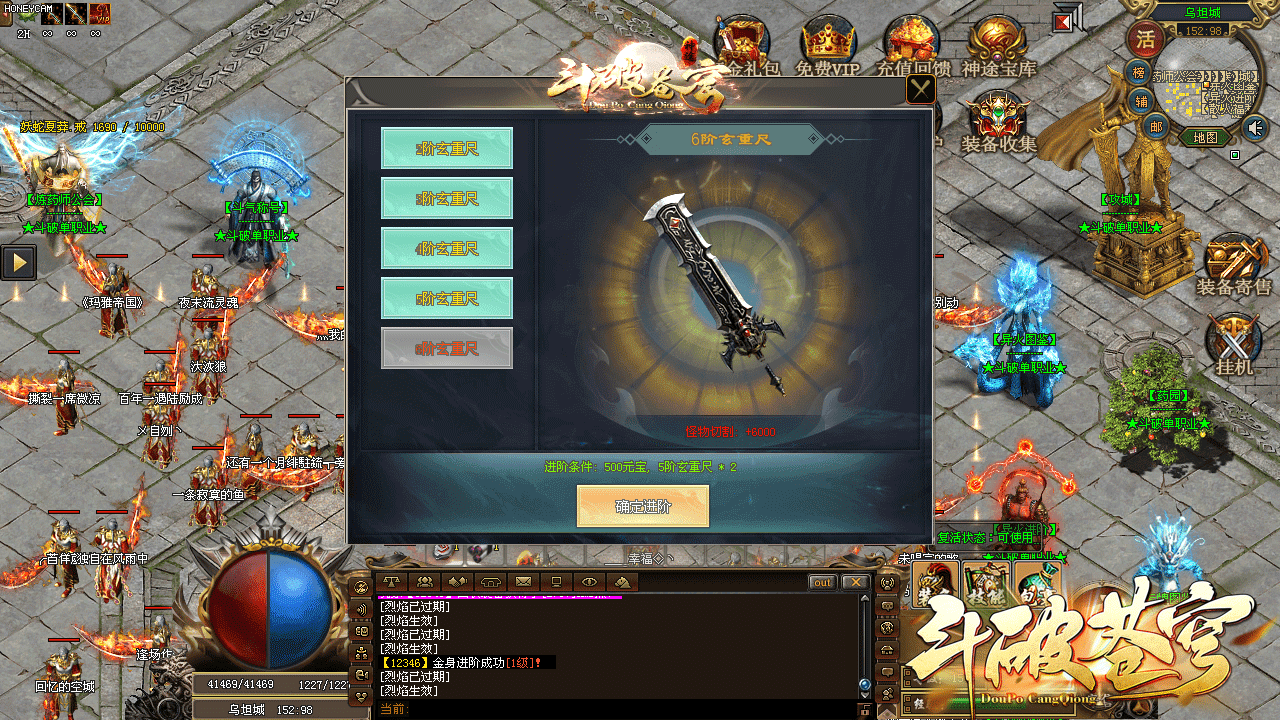Select the greyed 6阶玄重尺 tier
This screenshot has height=720, width=1280.
[x=447, y=348]
